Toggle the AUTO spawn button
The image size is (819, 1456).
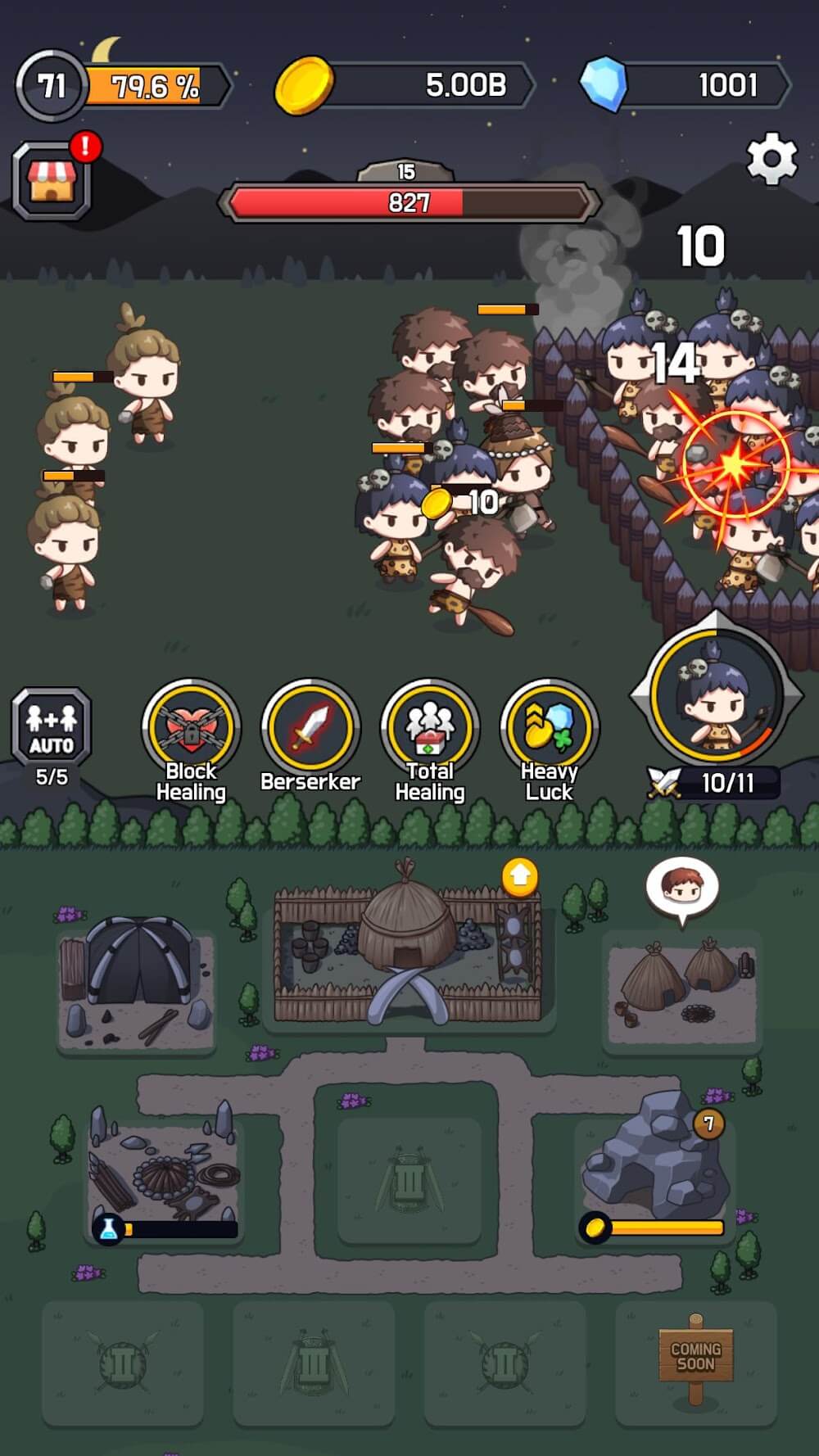[52, 726]
